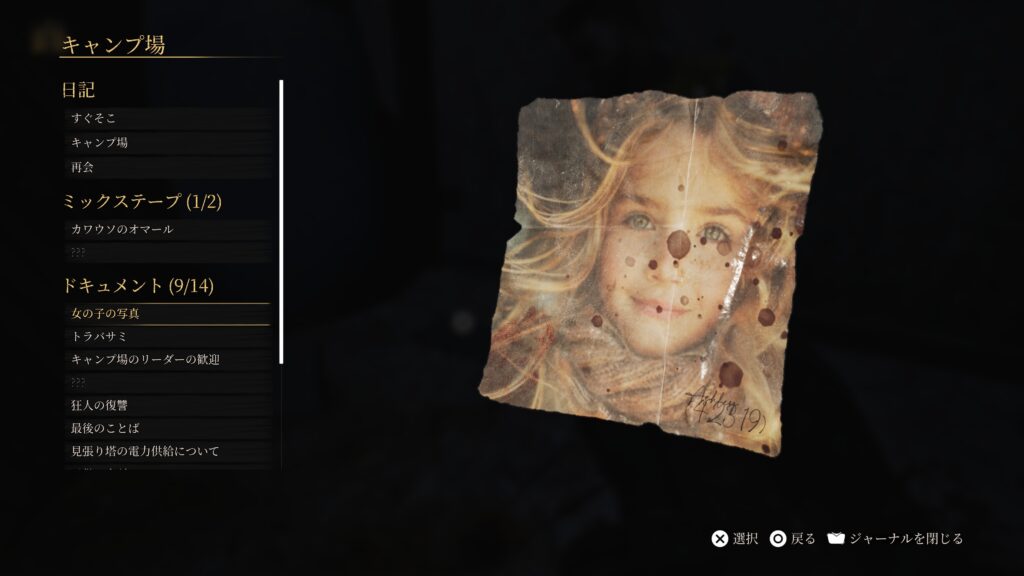Show the 最後のことば document
1024x576 pixels.
click(165, 428)
